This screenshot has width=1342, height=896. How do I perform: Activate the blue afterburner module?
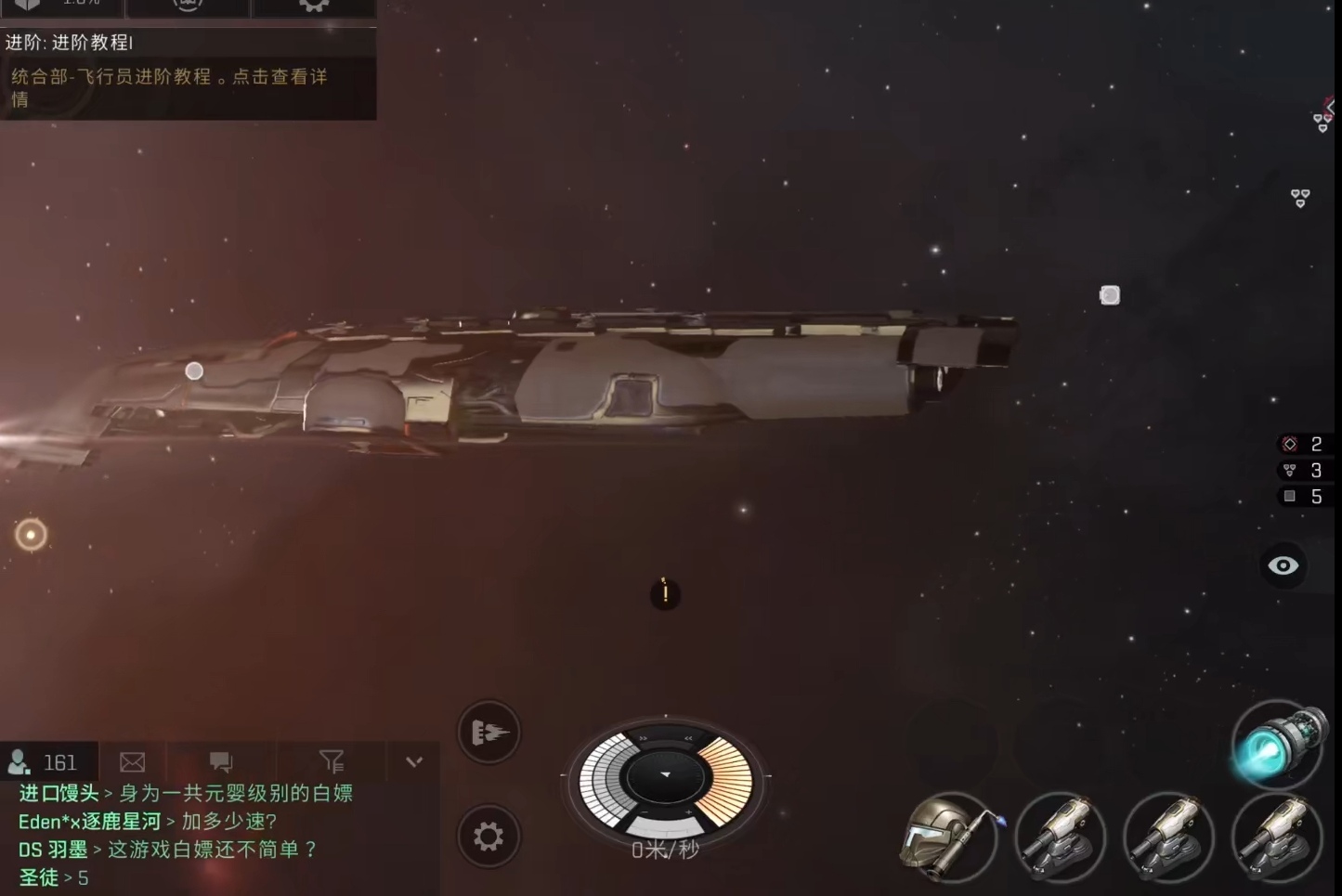click(1278, 745)
